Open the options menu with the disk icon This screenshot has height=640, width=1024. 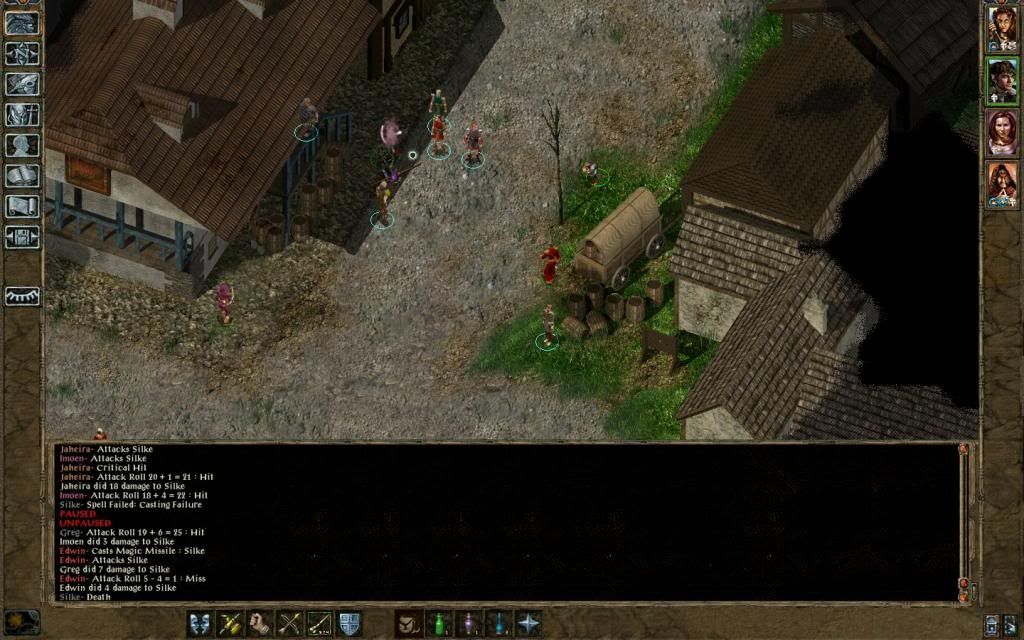(22, 237)
